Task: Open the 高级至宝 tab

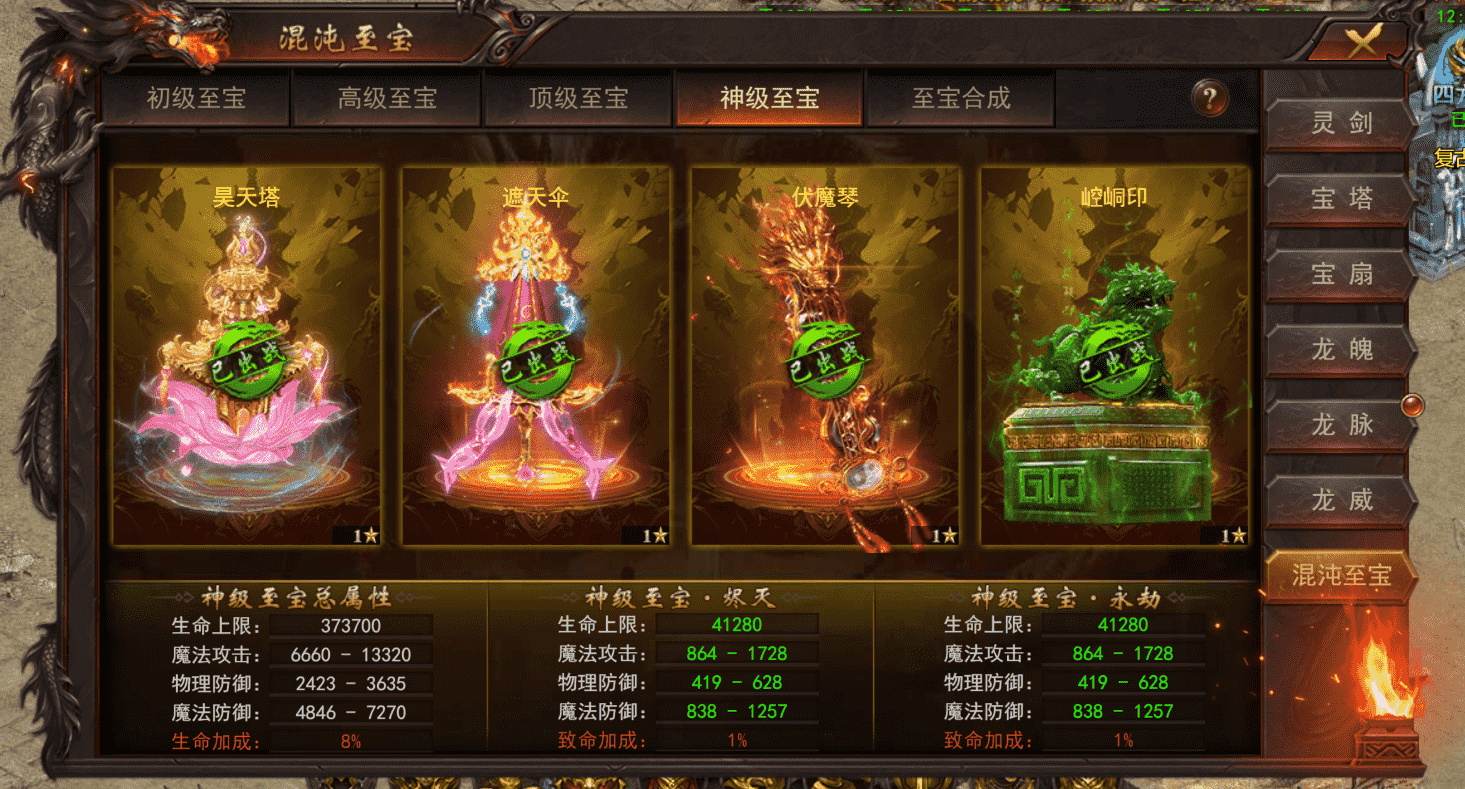Action: point(386,99)
